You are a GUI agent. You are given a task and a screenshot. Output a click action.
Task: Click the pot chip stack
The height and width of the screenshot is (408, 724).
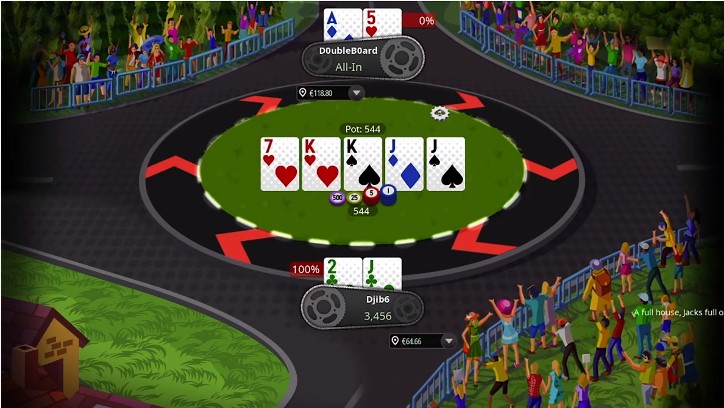pos(361,196)
